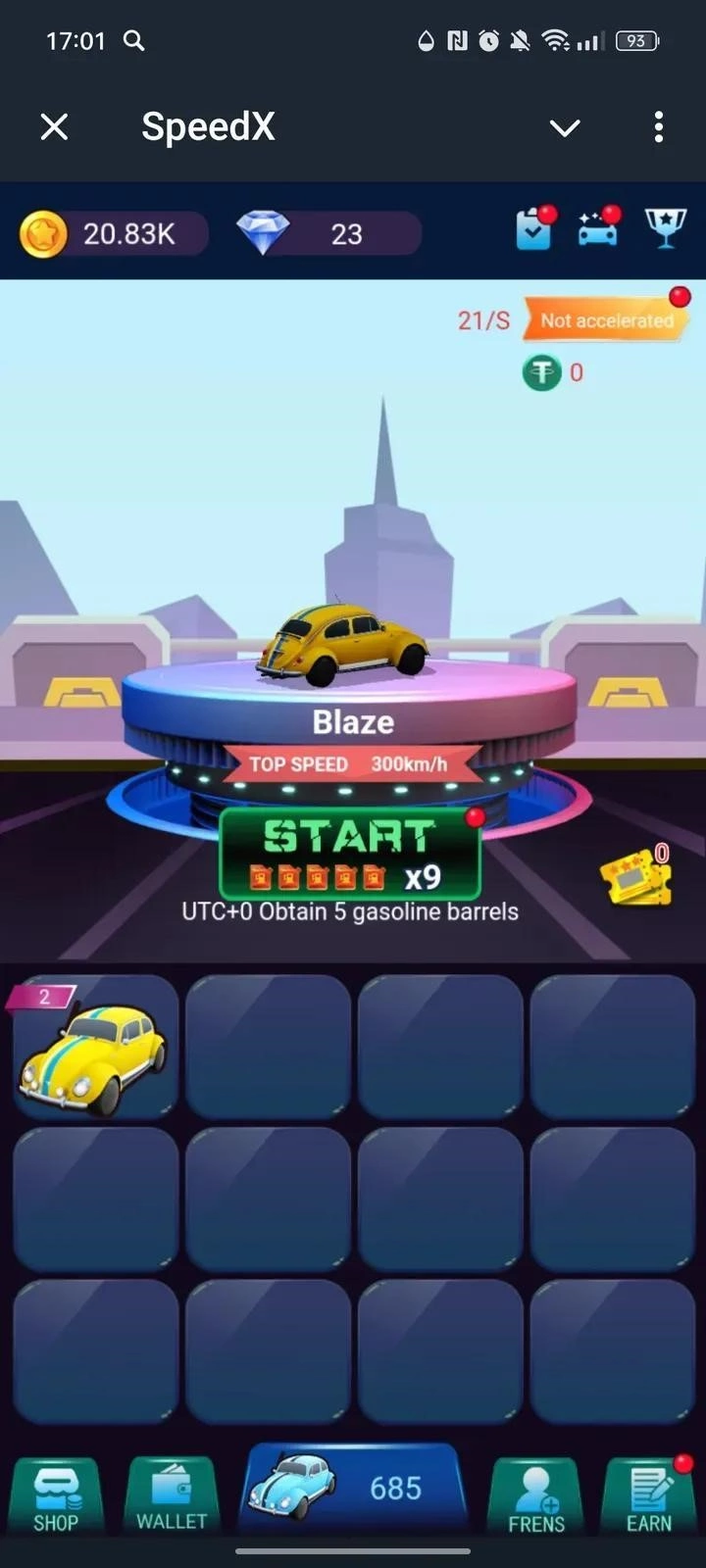Buy a car with the 685 button
706x1568 pixels.
coord(353,1488)
